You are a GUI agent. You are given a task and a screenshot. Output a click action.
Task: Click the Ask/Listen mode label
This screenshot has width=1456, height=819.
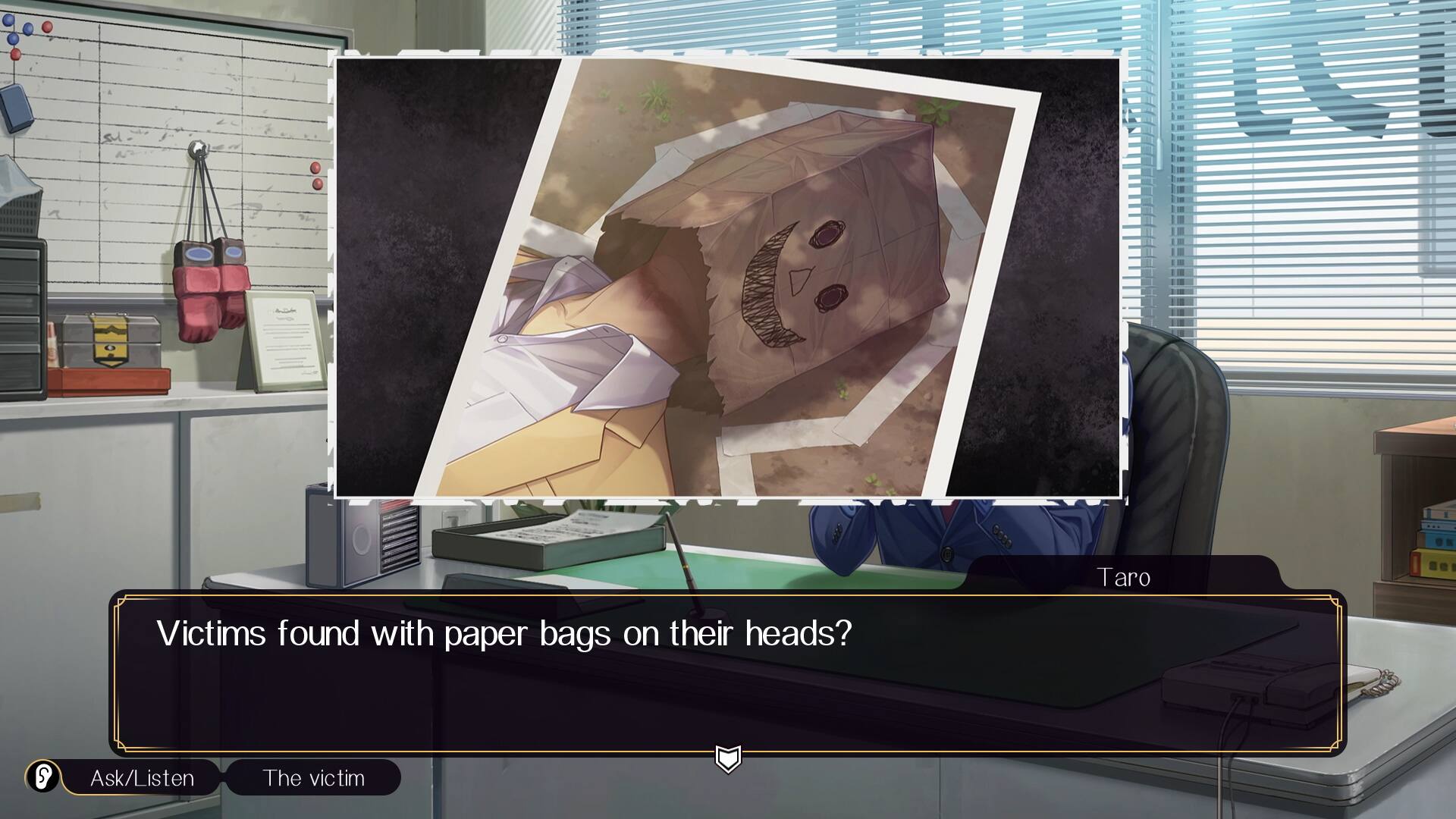tap(141, 777)
